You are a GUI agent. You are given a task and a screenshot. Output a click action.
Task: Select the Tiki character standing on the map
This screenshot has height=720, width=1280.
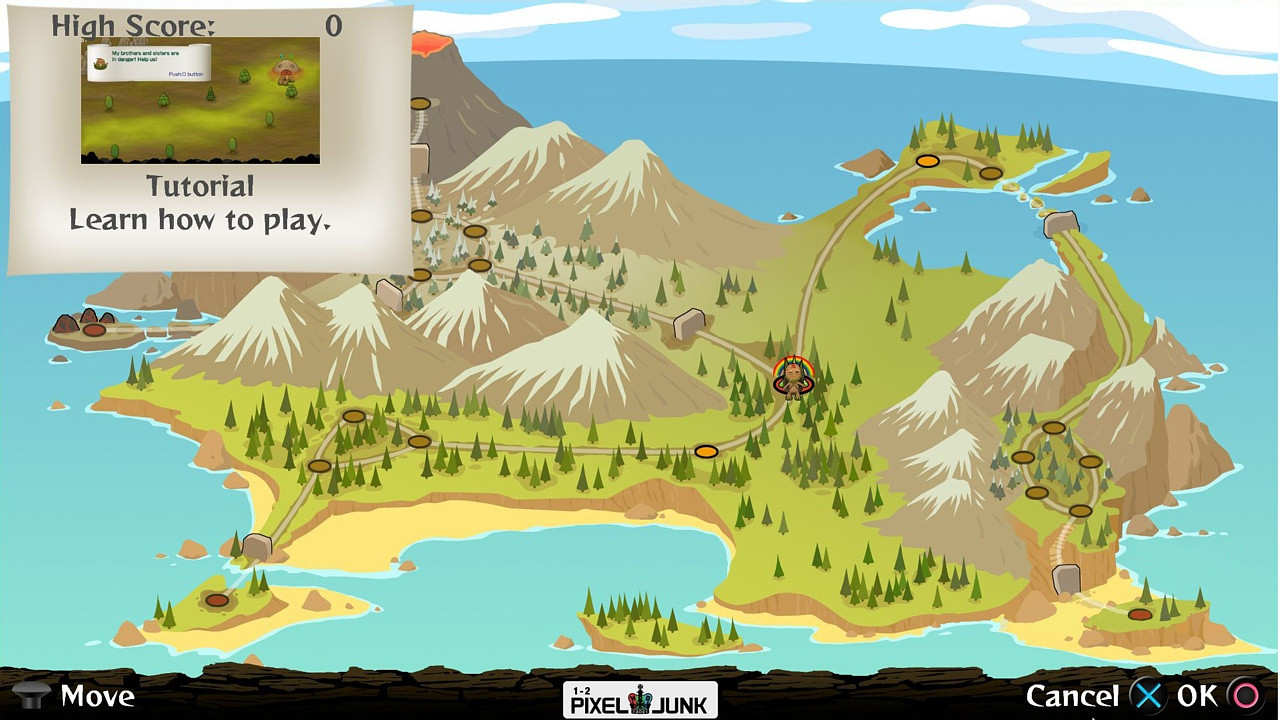pos(793,378)
